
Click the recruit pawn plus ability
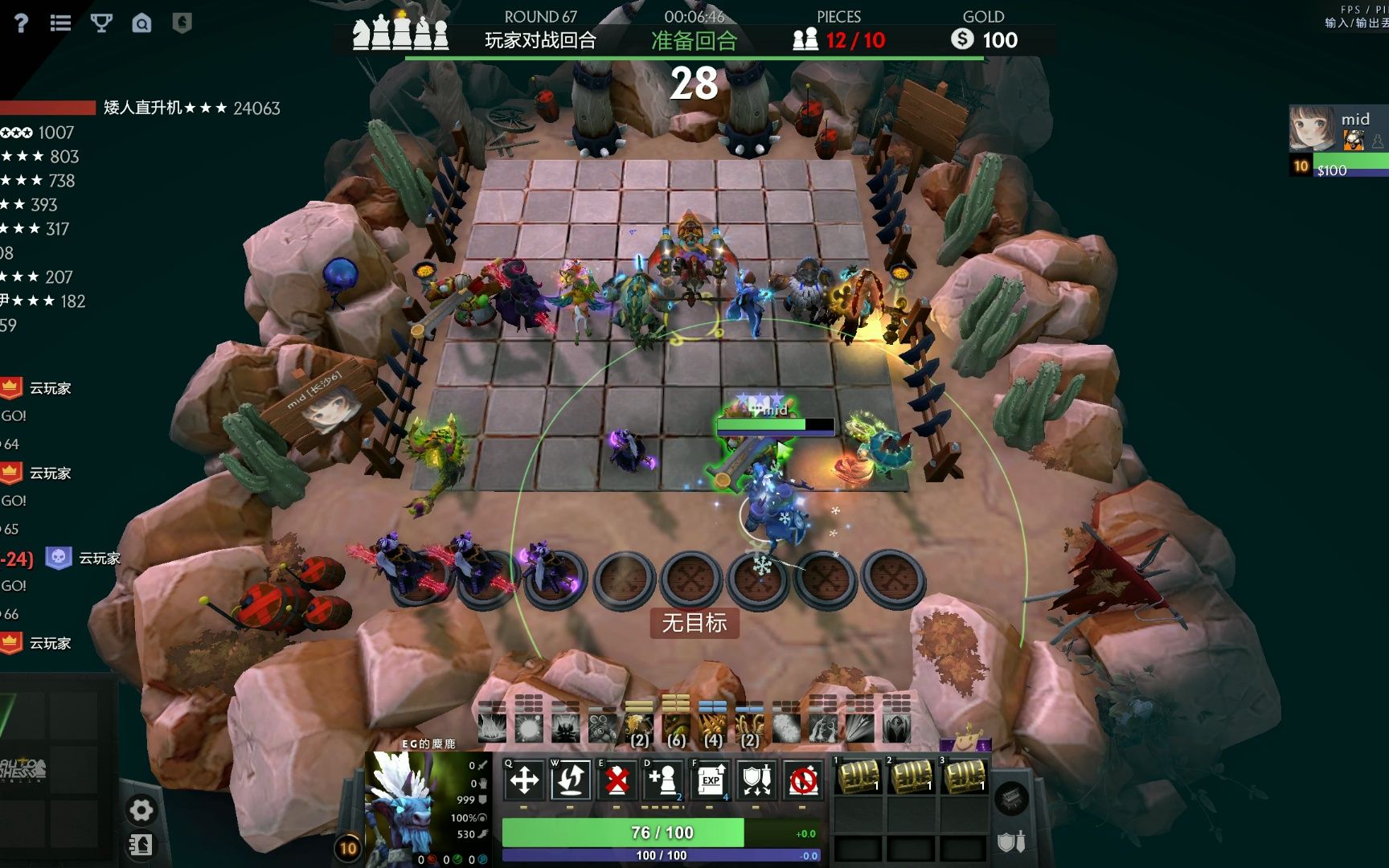pyautogui.click(x=663, y=780)
